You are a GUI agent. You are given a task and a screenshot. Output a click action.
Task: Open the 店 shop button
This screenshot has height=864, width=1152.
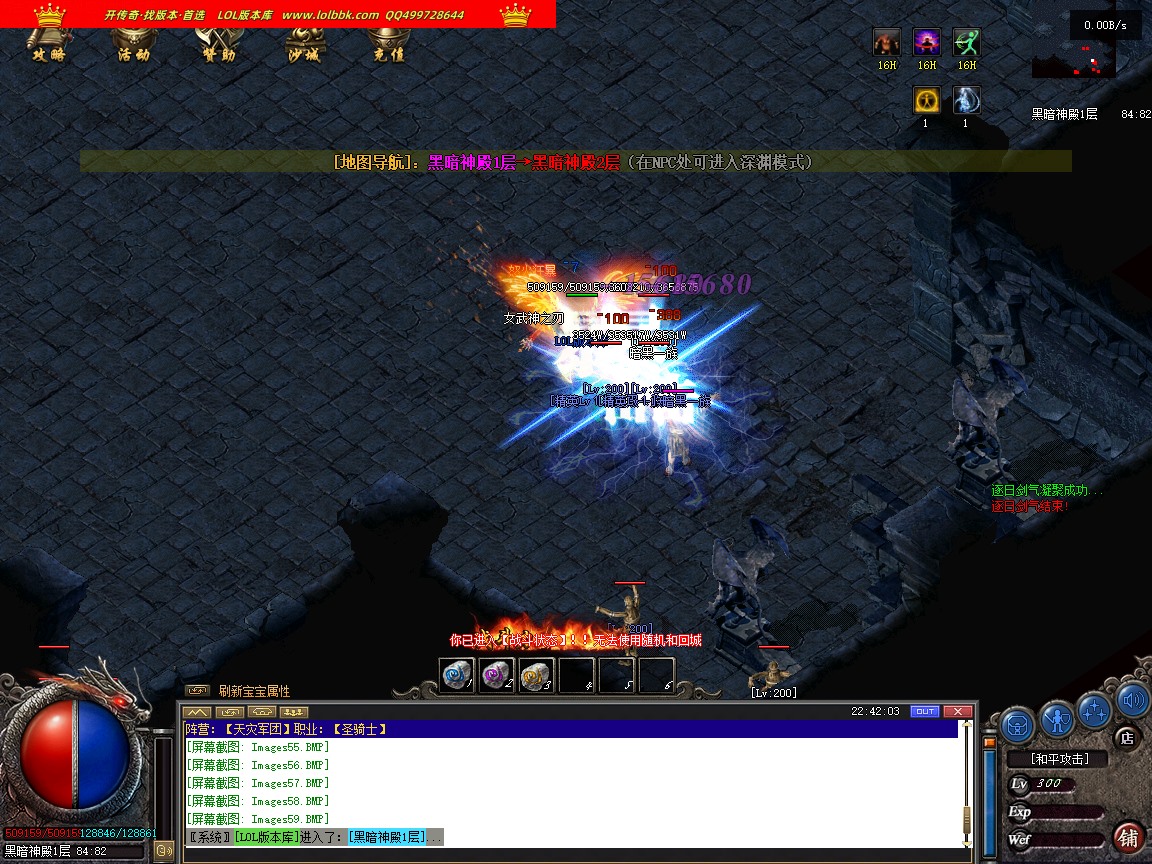(x=1126, y=739)
